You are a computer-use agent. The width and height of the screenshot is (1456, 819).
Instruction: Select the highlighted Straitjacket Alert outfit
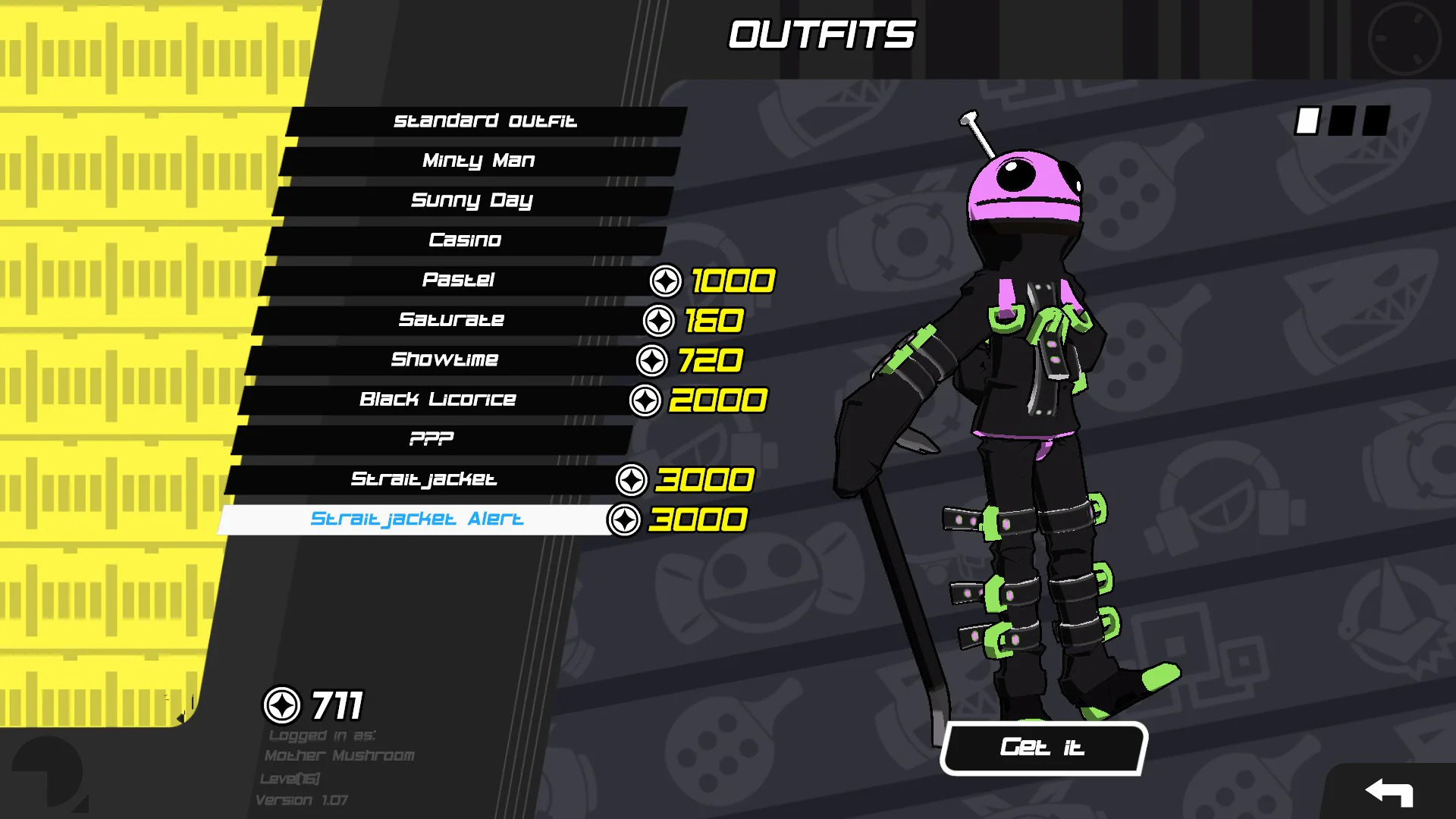click(416, 519)
